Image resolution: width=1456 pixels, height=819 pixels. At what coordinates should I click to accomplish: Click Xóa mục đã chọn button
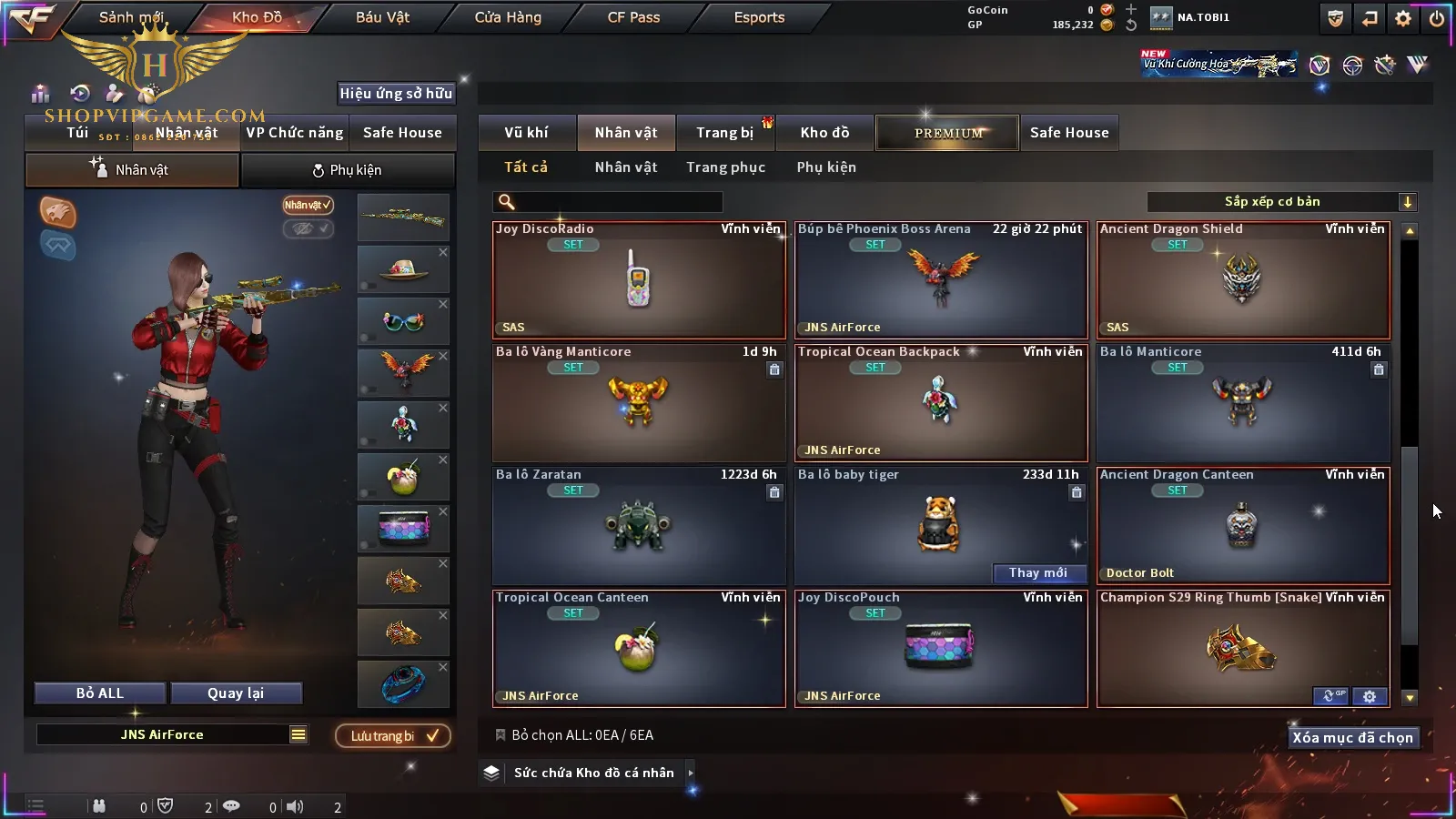[1352, 738]
